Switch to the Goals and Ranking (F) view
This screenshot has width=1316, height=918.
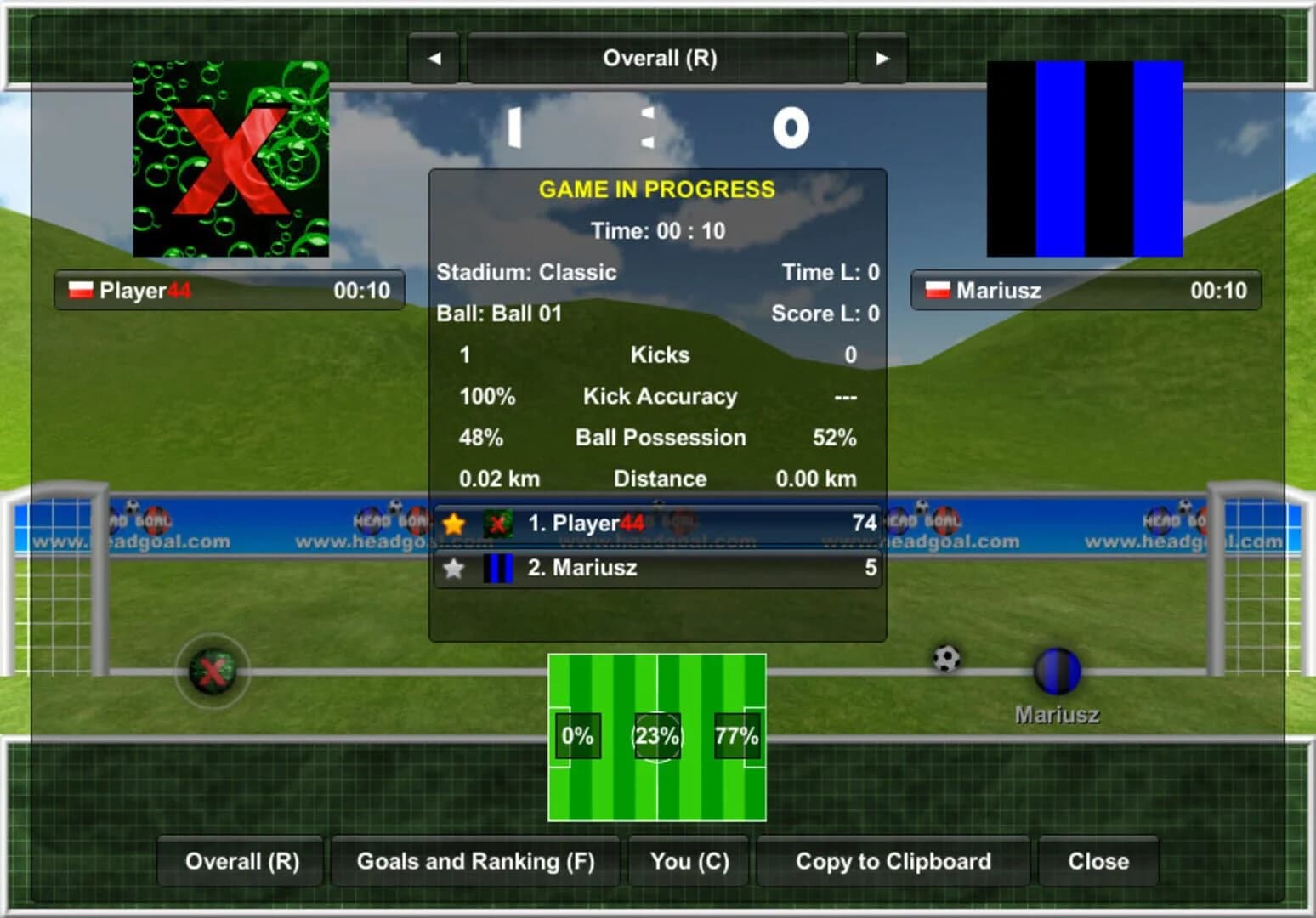click(474, 861)
